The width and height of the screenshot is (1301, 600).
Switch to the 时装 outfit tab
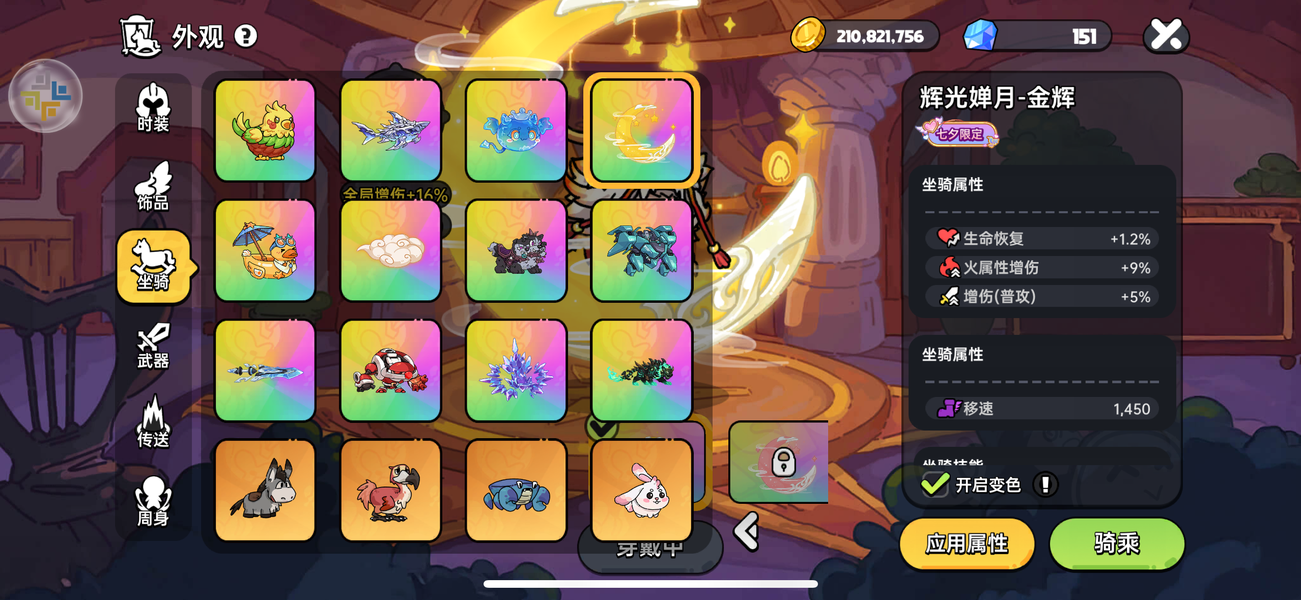click(x=153, y=108)
